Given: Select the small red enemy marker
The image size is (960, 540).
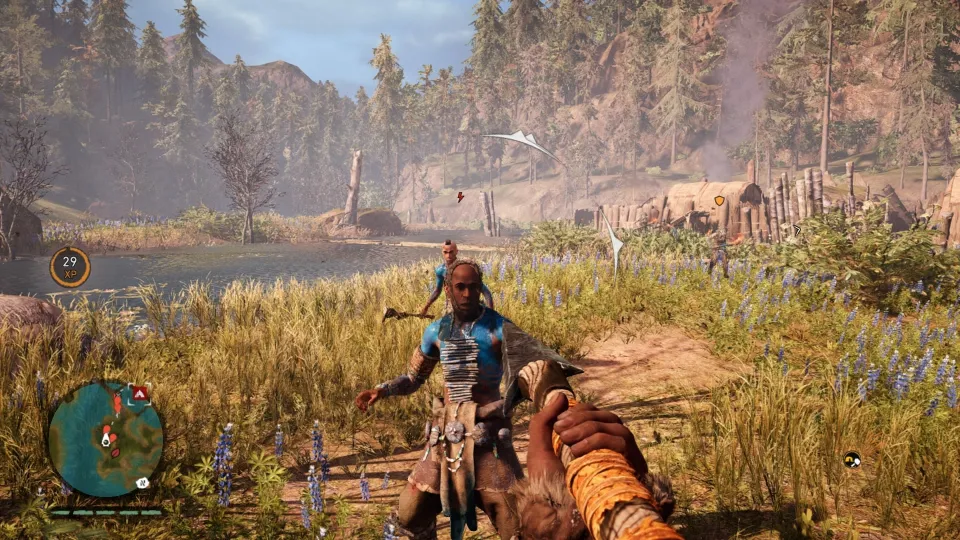Looking at the screenshot, I should pyautogui.click(x=460, y=197).
